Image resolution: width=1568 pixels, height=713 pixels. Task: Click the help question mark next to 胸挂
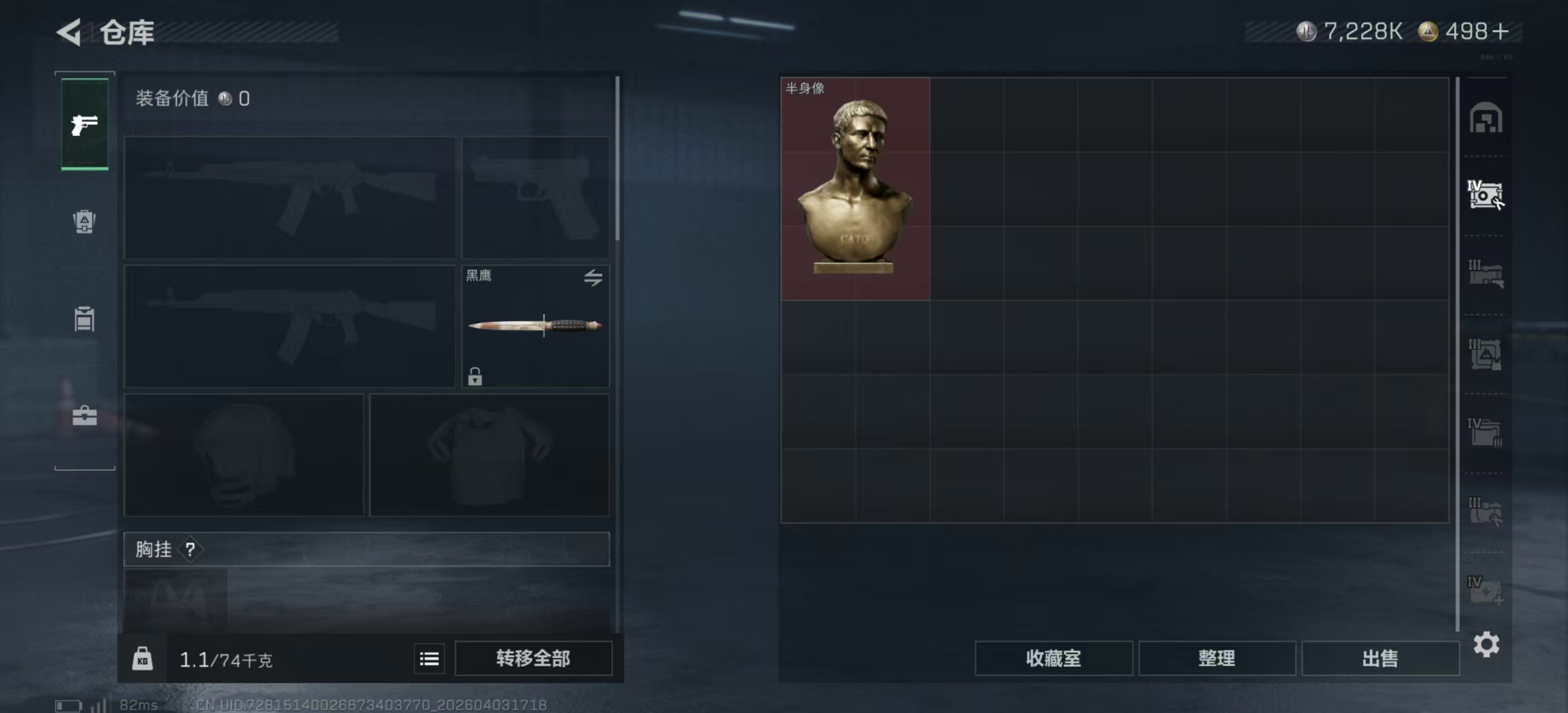point(192,550)
